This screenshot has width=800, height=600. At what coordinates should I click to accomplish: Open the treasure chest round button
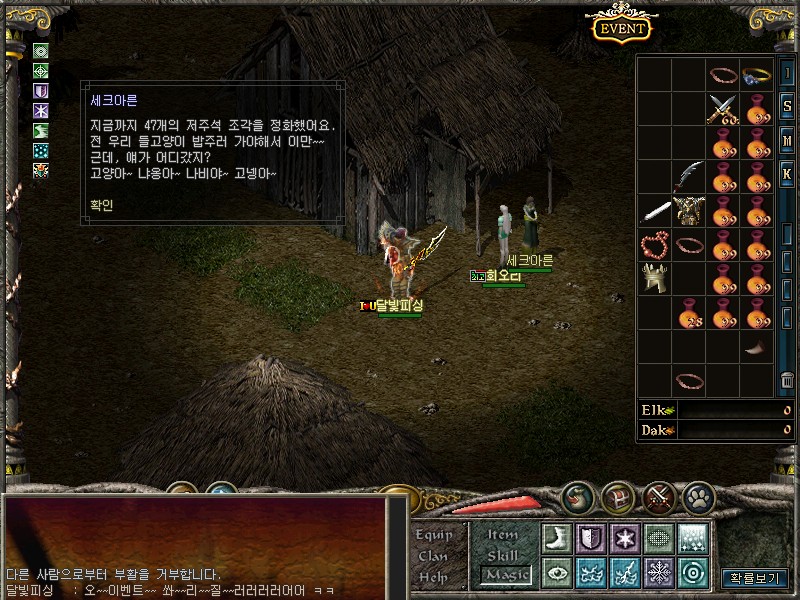(618, 497)
